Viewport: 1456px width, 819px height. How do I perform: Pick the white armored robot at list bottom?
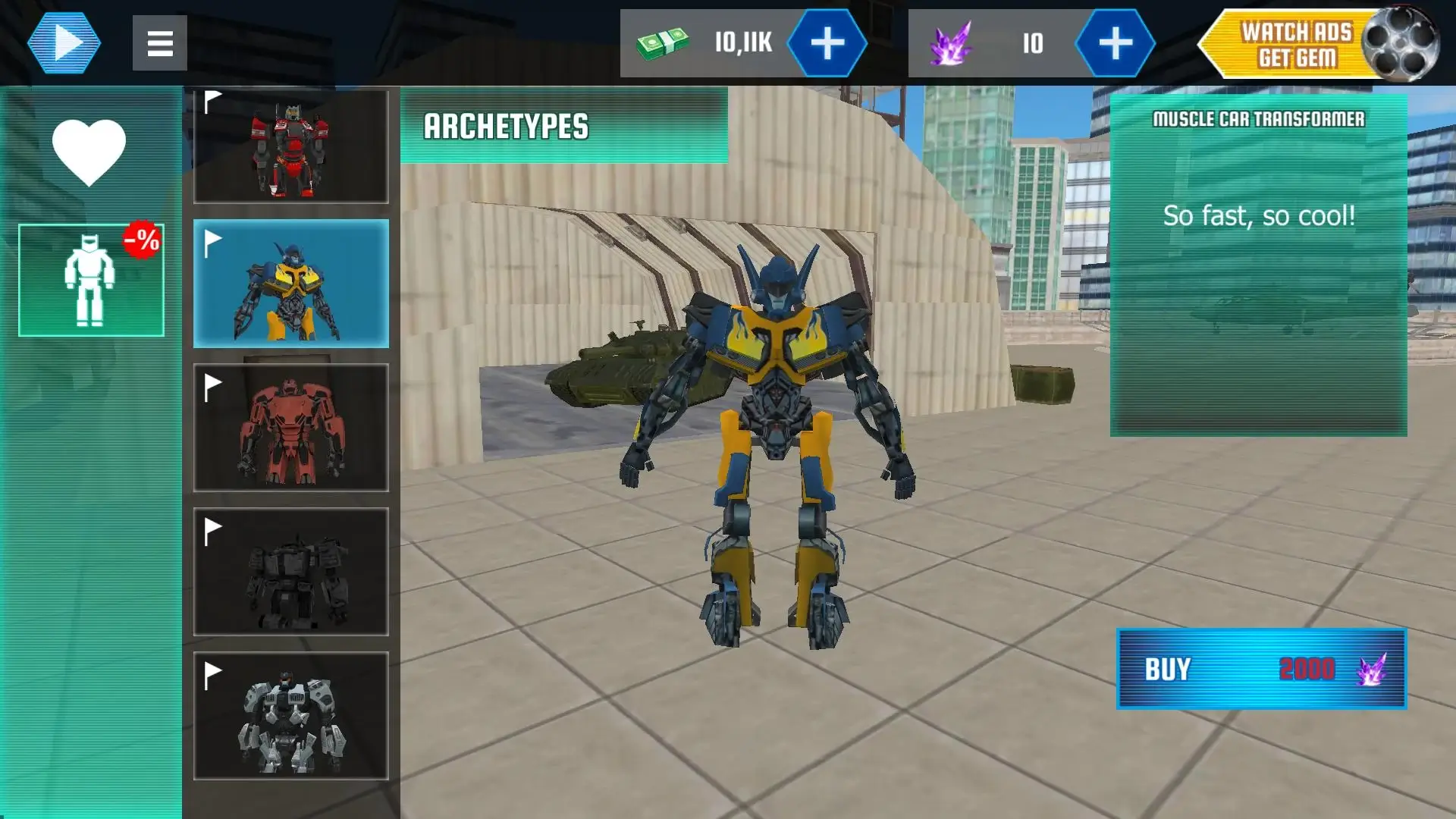click(291, 715)
